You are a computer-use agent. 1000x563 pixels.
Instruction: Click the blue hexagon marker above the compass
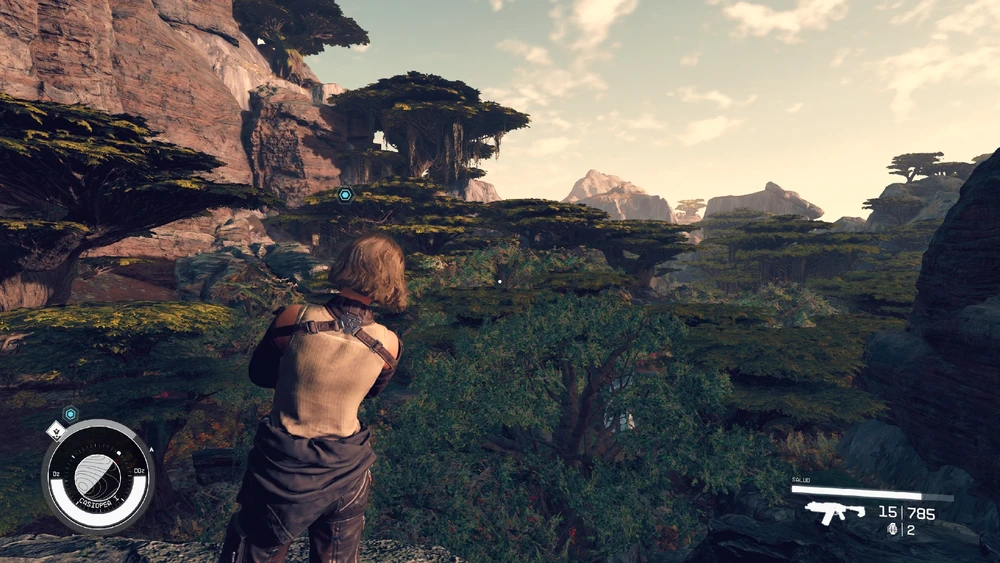[x=70, y=413]
